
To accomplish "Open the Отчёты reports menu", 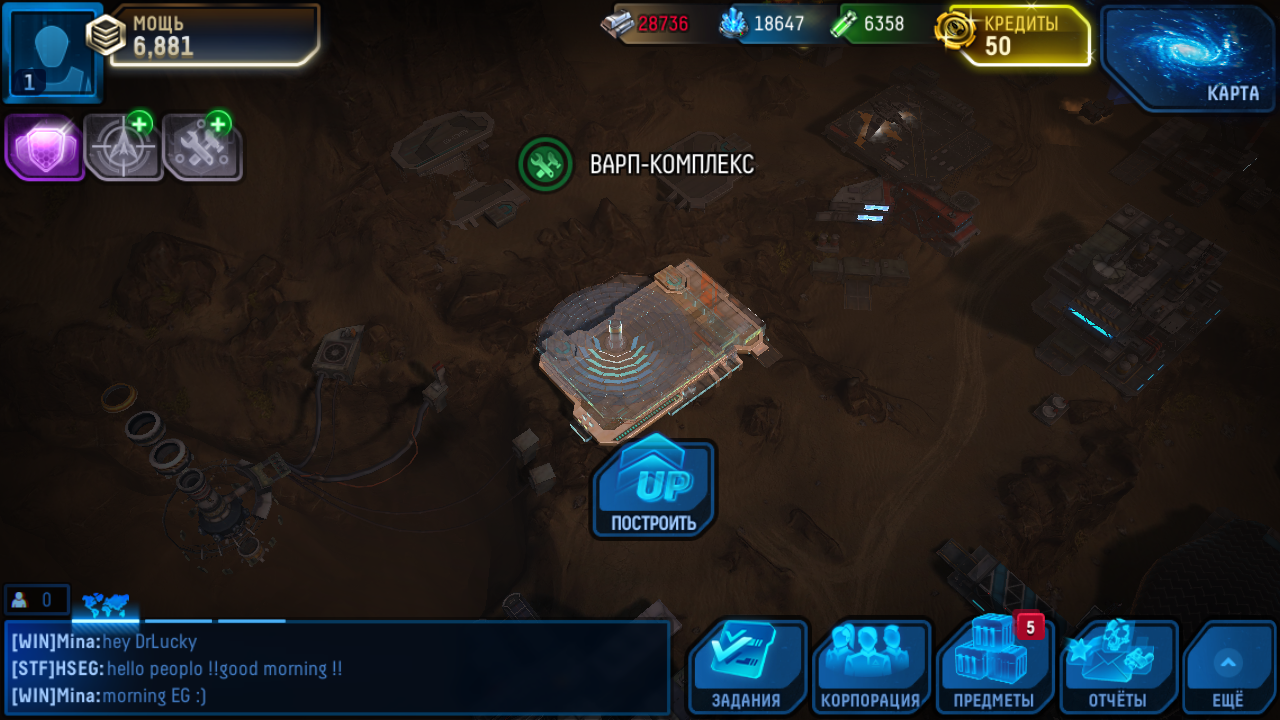I will pyautogui.click(x=1118, y=667).
